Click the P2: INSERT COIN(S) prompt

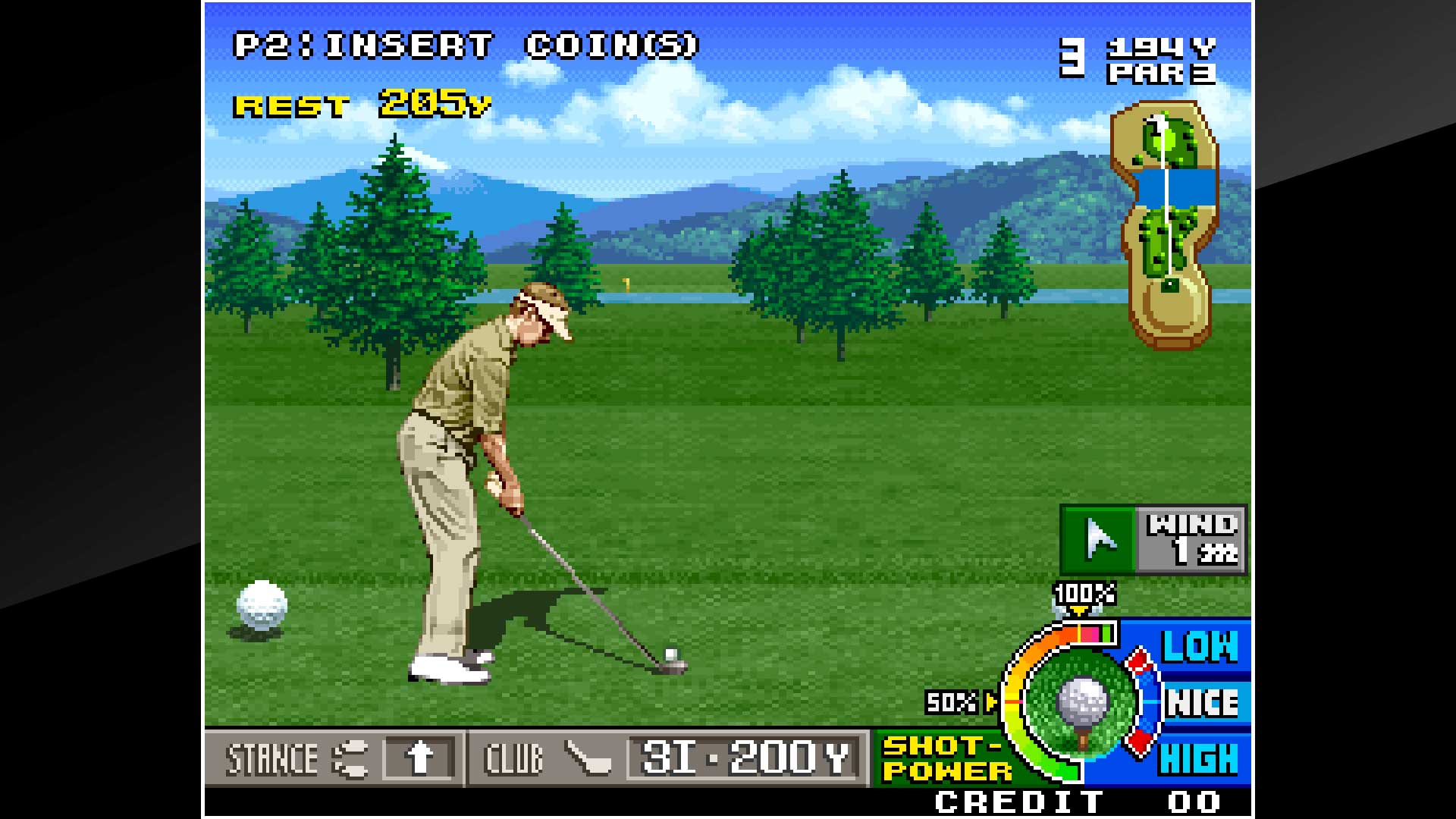[465, 45]
